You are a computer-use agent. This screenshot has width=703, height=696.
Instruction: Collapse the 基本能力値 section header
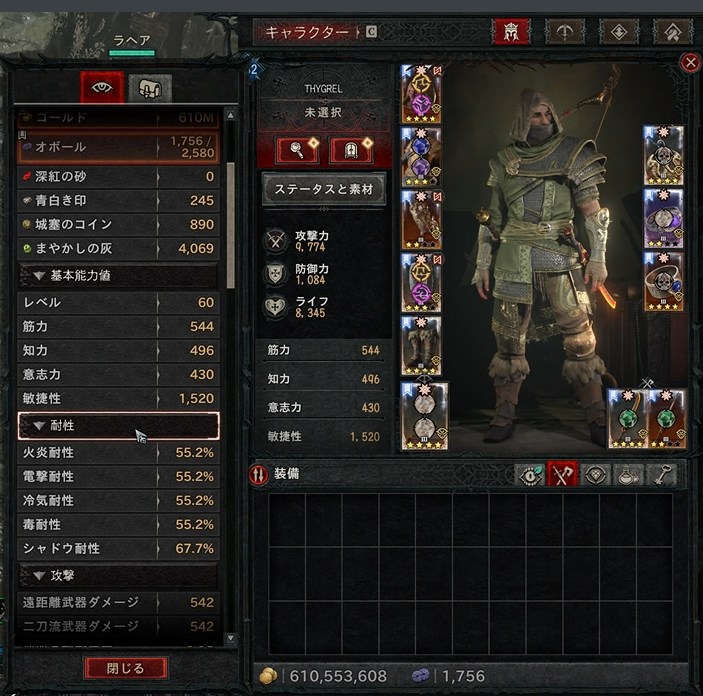(118, 276)
